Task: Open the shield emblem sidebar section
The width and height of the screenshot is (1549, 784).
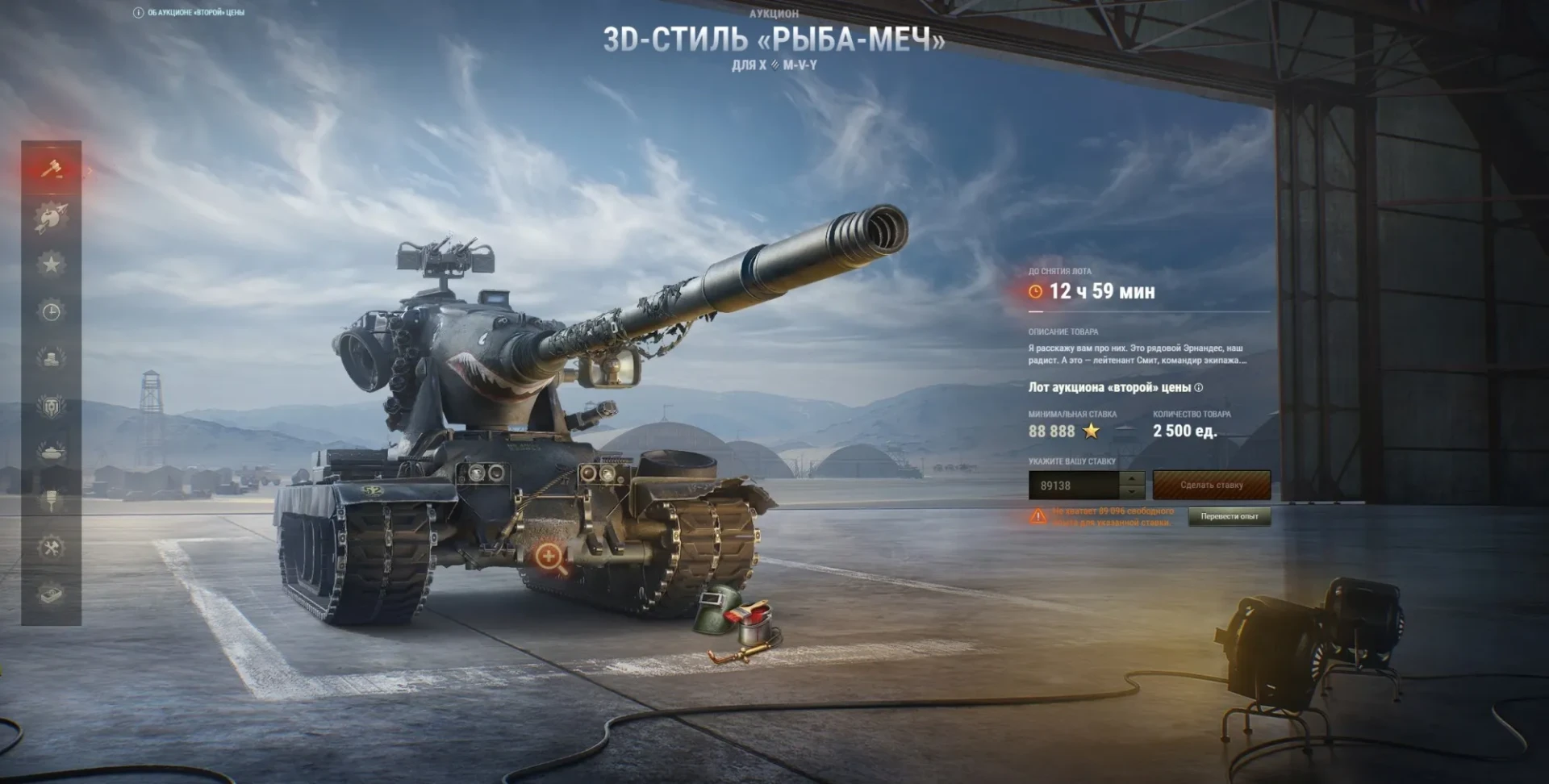Action: point(52,406)
